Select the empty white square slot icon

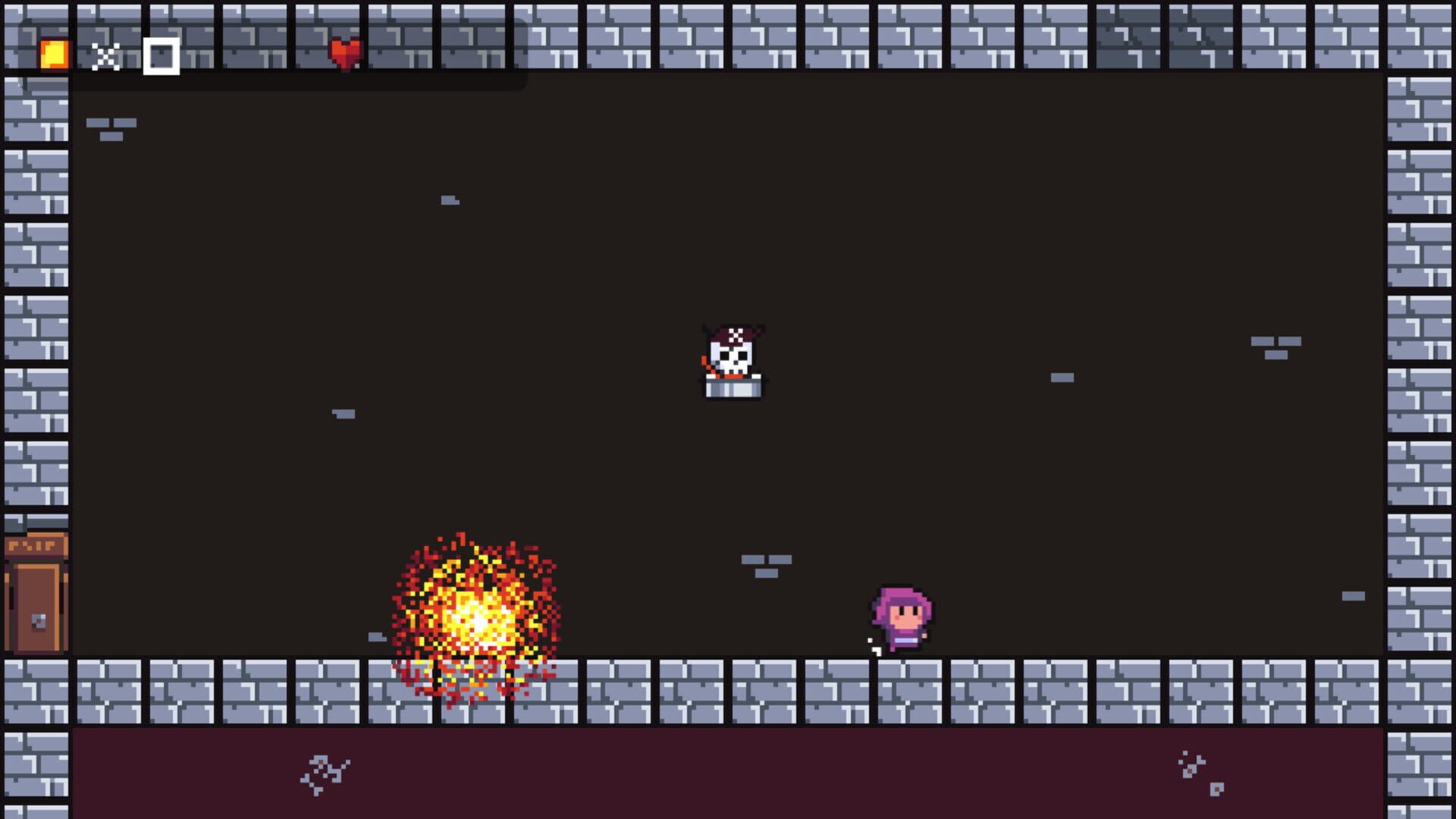(x=160, y=54)
